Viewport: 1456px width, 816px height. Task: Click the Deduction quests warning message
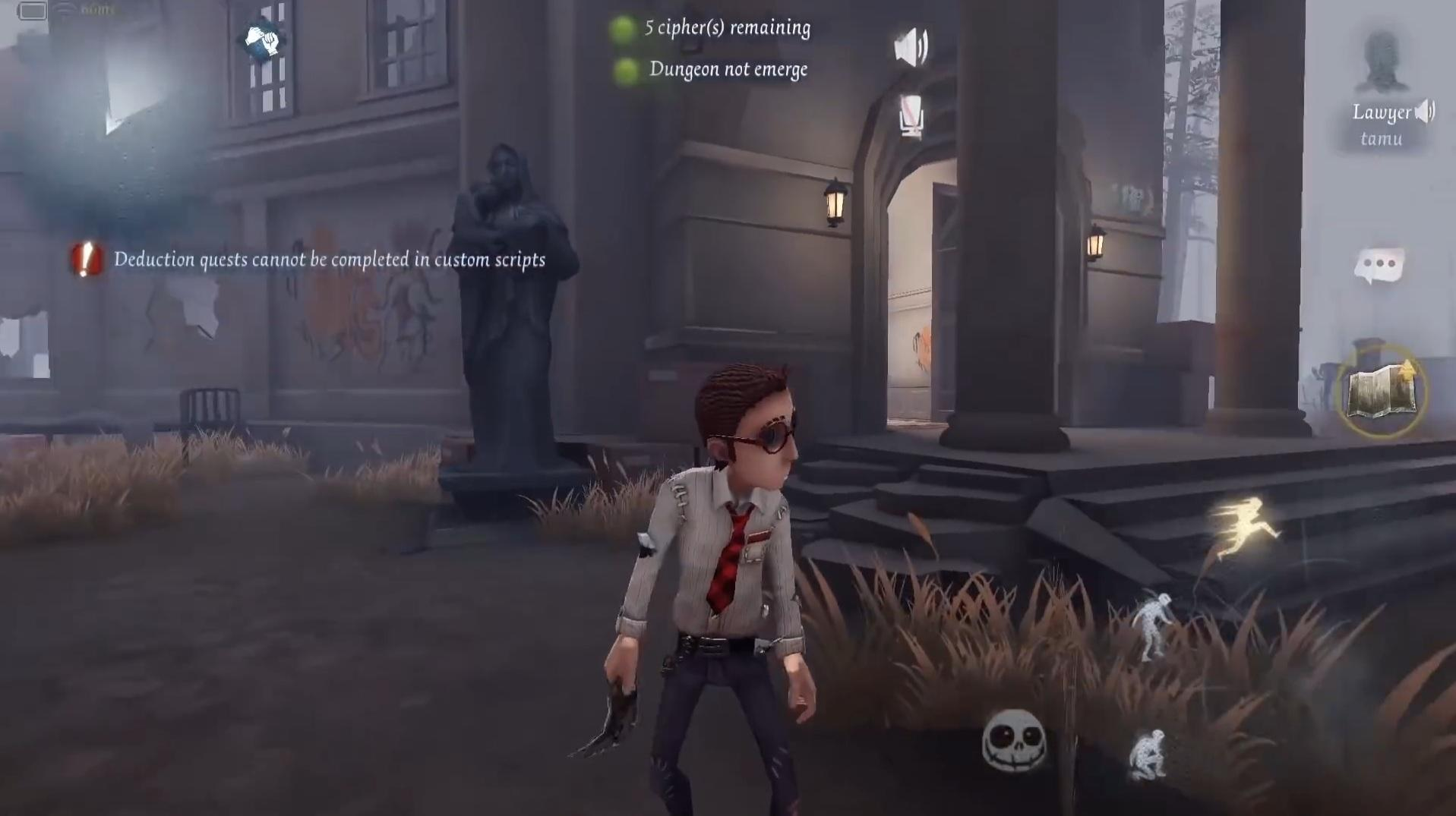coord(330,260)
